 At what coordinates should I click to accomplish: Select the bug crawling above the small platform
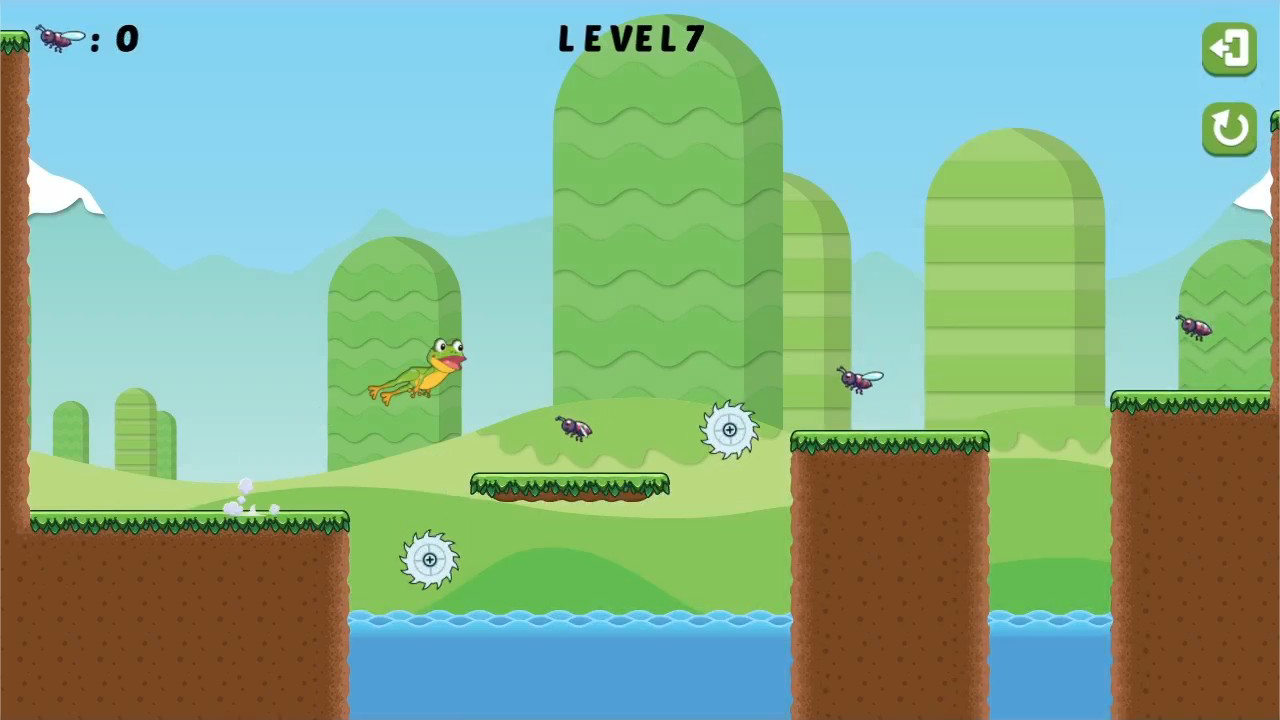(x=572, y=428)
